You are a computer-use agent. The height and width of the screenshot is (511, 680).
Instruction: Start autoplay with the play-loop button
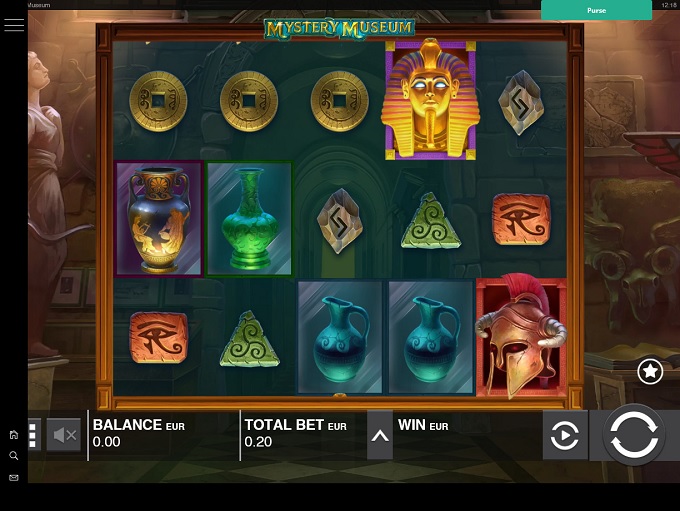pyautogui.click(x=565, y=436)
